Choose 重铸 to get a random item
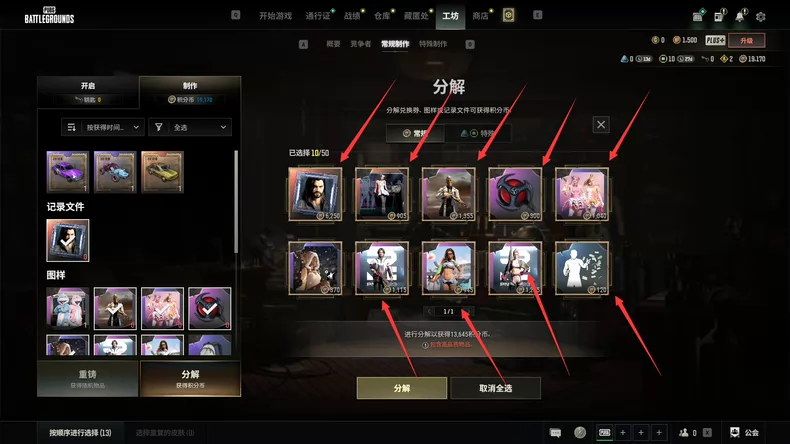The height and width of the screenshot is (444, 790). coord(88,378)
